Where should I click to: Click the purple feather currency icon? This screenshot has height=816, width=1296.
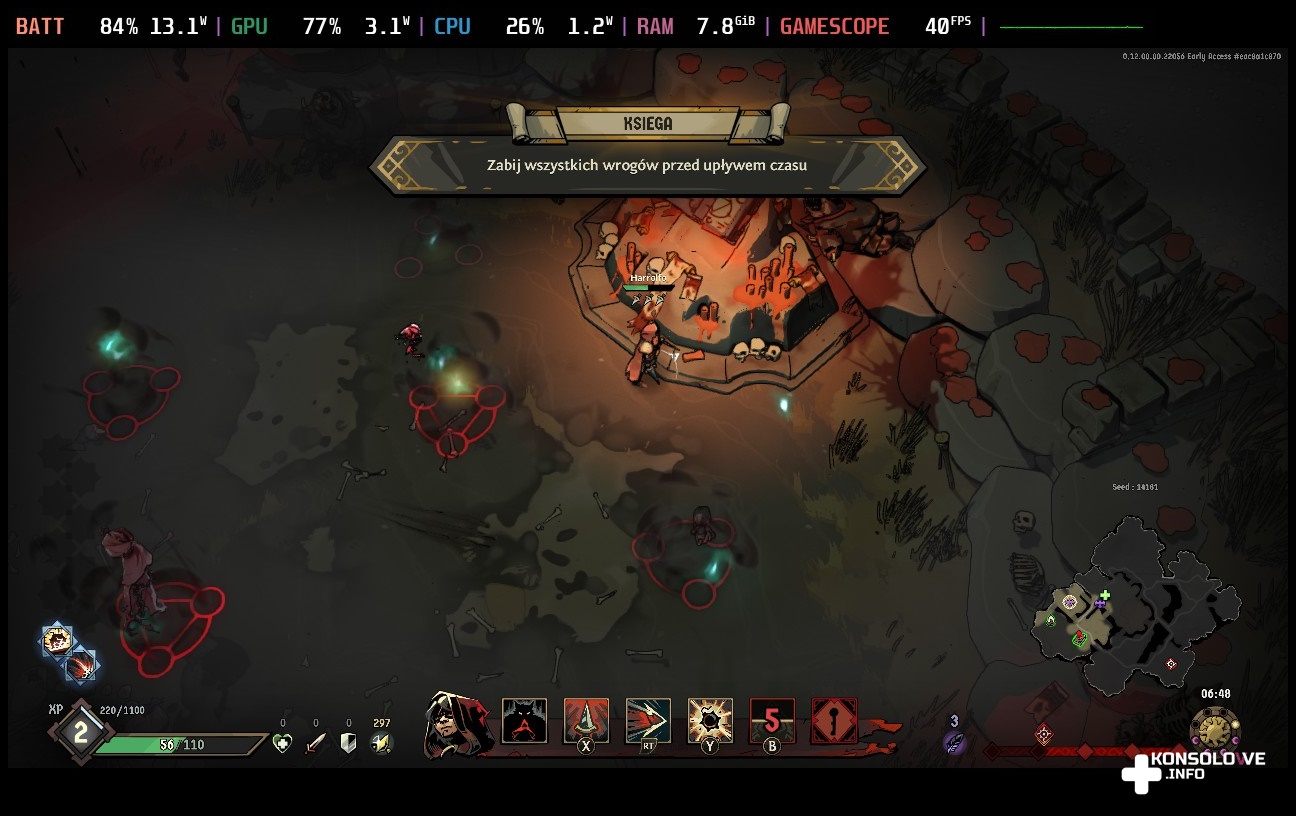(955, 742)
